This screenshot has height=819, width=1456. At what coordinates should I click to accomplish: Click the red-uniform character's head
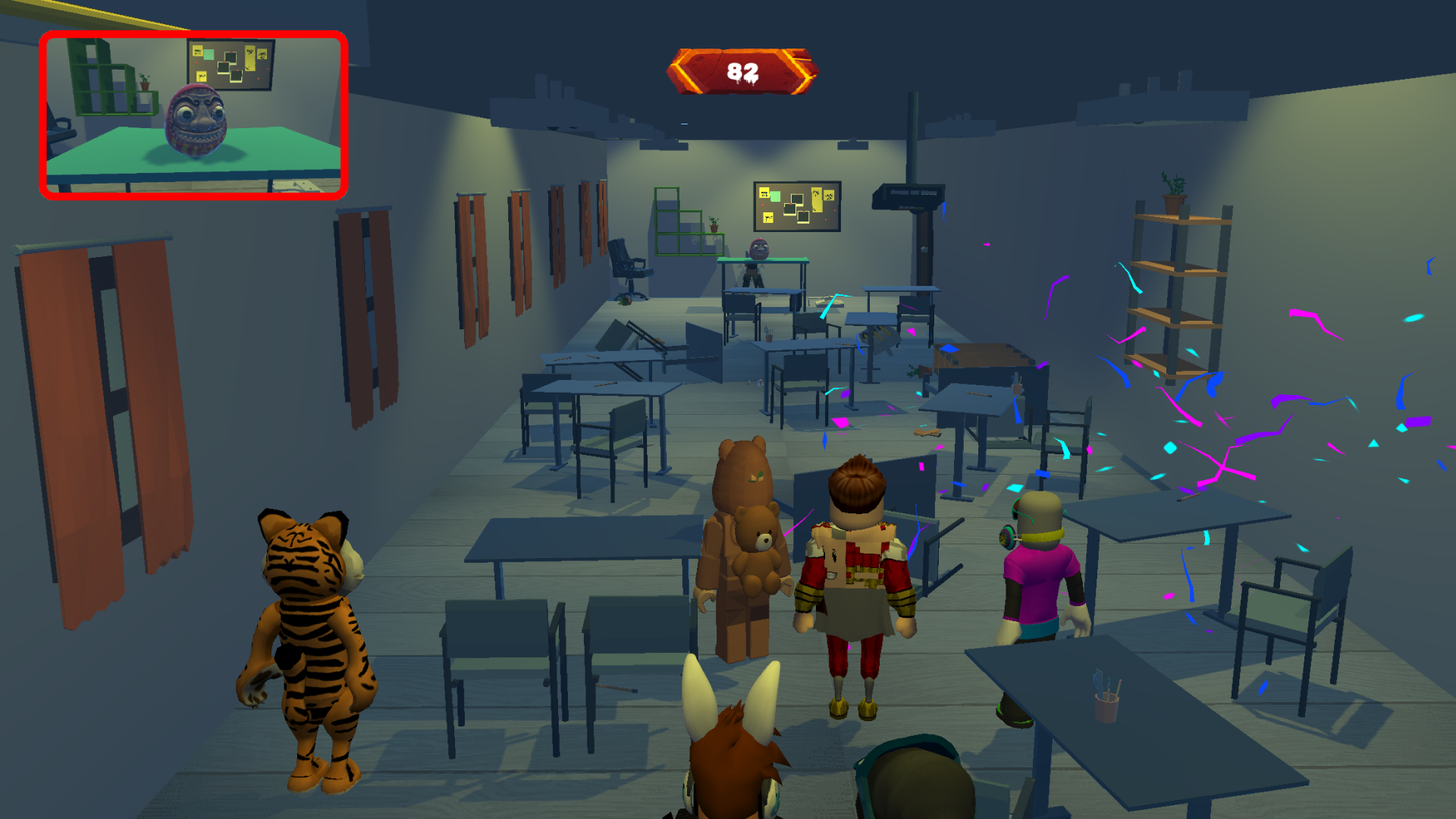[857, 493]
